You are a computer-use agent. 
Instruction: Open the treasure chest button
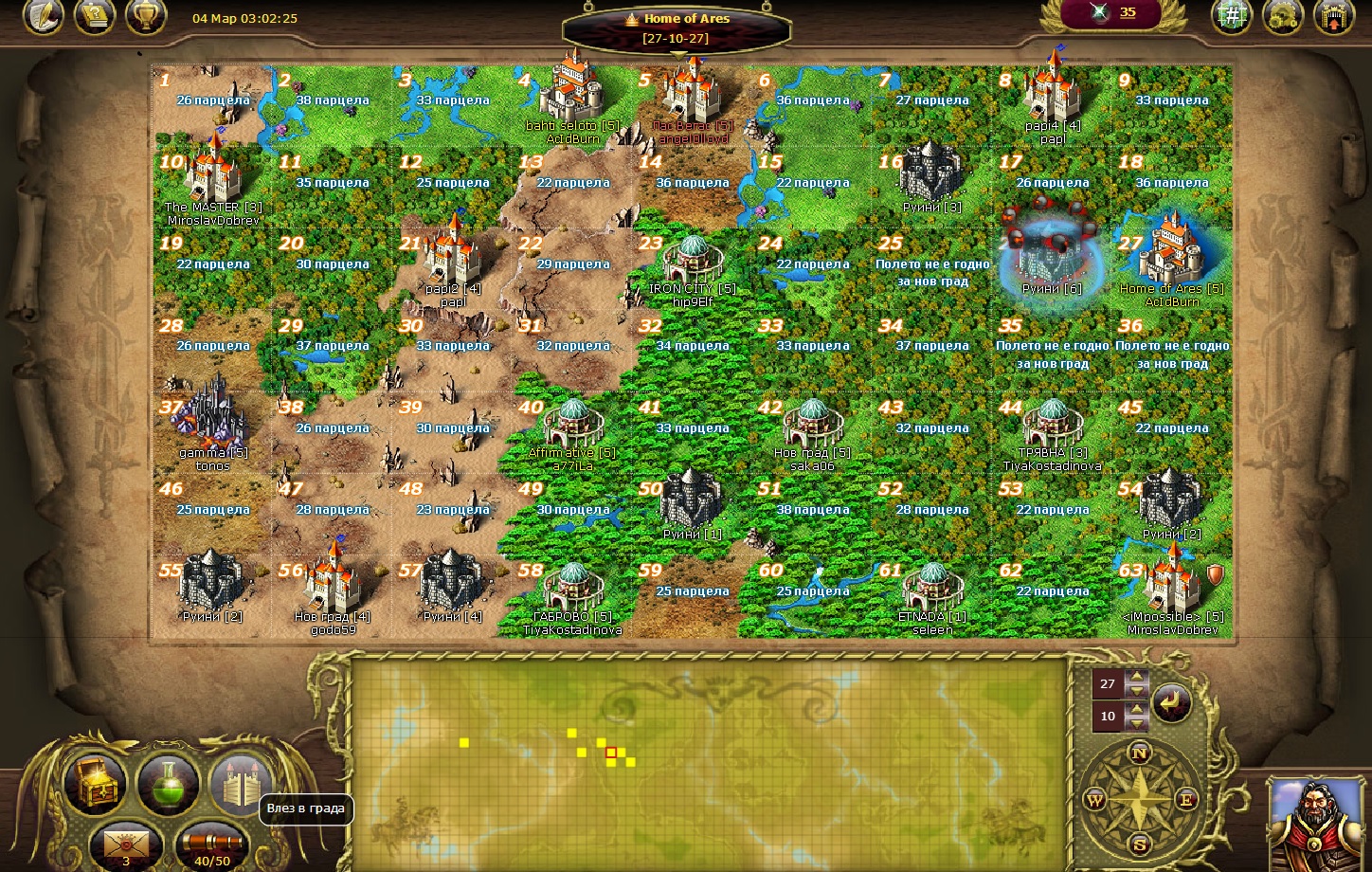click(x=95, y=784)
